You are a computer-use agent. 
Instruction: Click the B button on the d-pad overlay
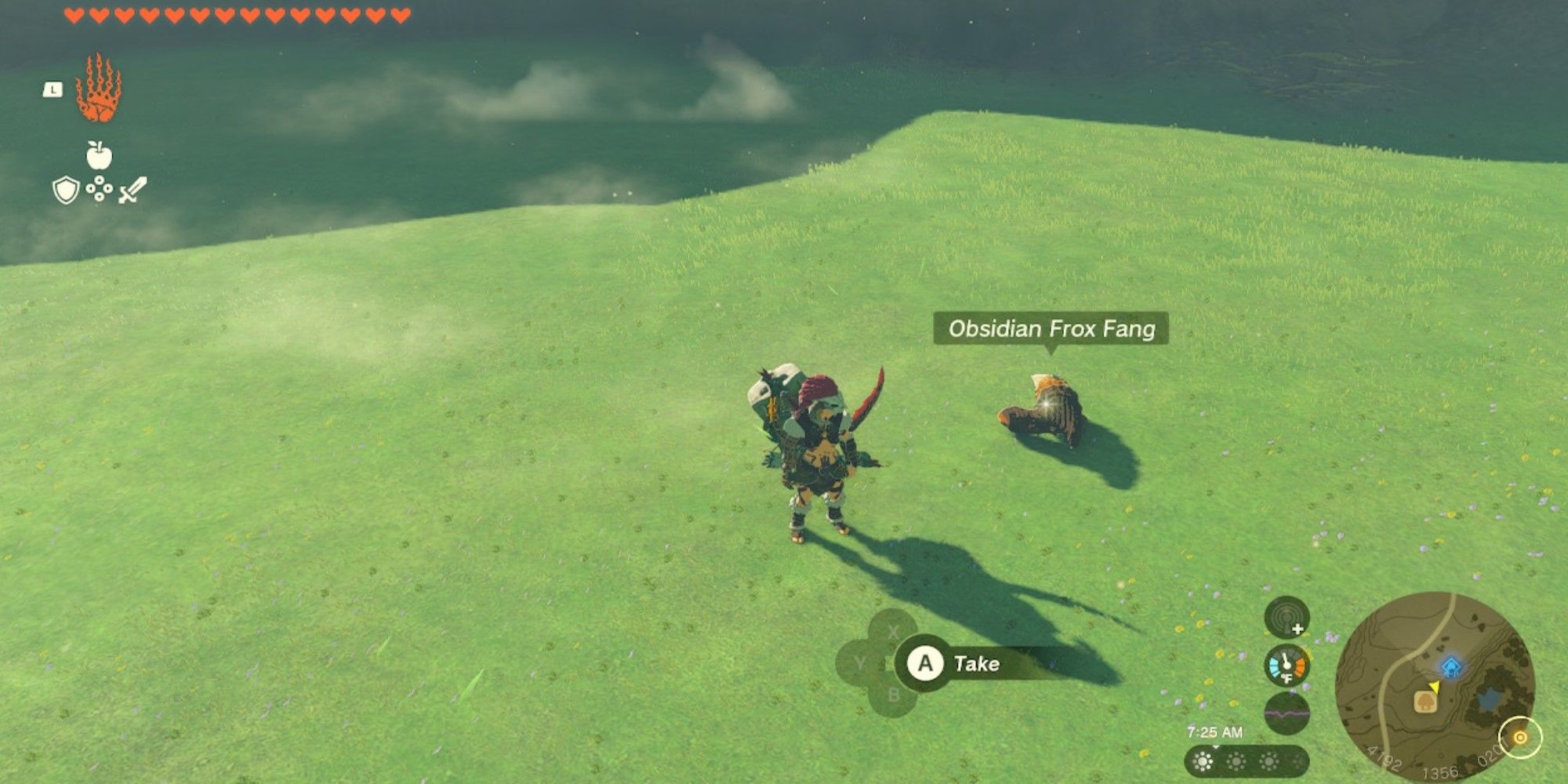coord(894,695)
